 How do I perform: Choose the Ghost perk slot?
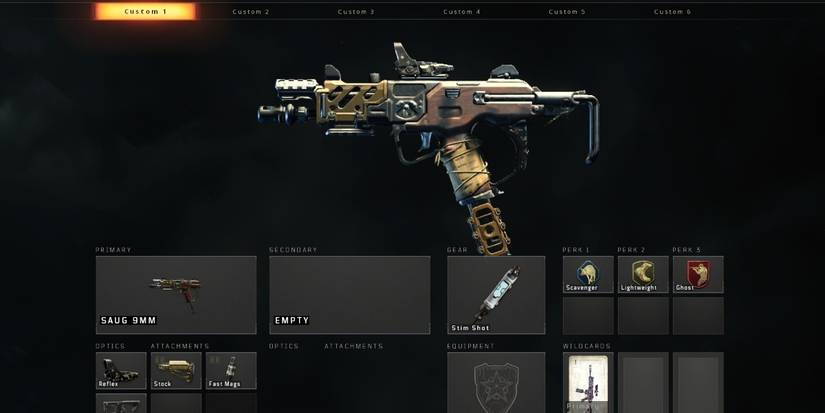(x=698, y=274)
